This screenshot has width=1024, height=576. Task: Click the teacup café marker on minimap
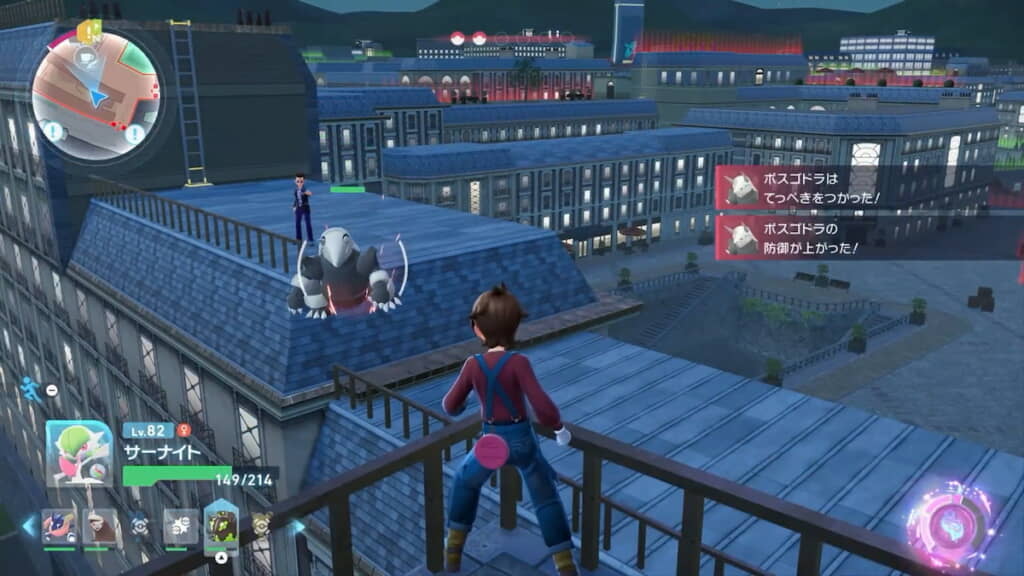coord(83,57)
